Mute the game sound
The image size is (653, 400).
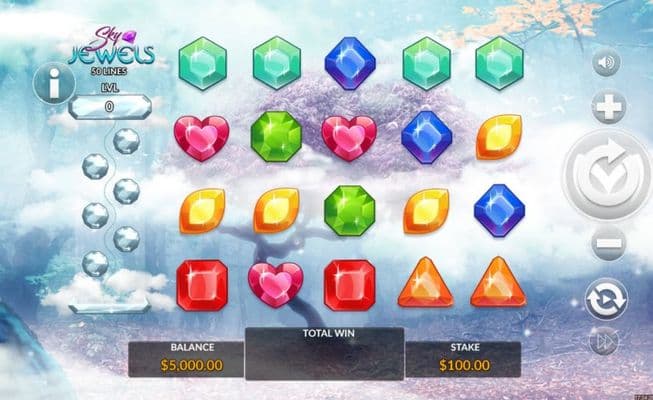[x=606, y=64]
